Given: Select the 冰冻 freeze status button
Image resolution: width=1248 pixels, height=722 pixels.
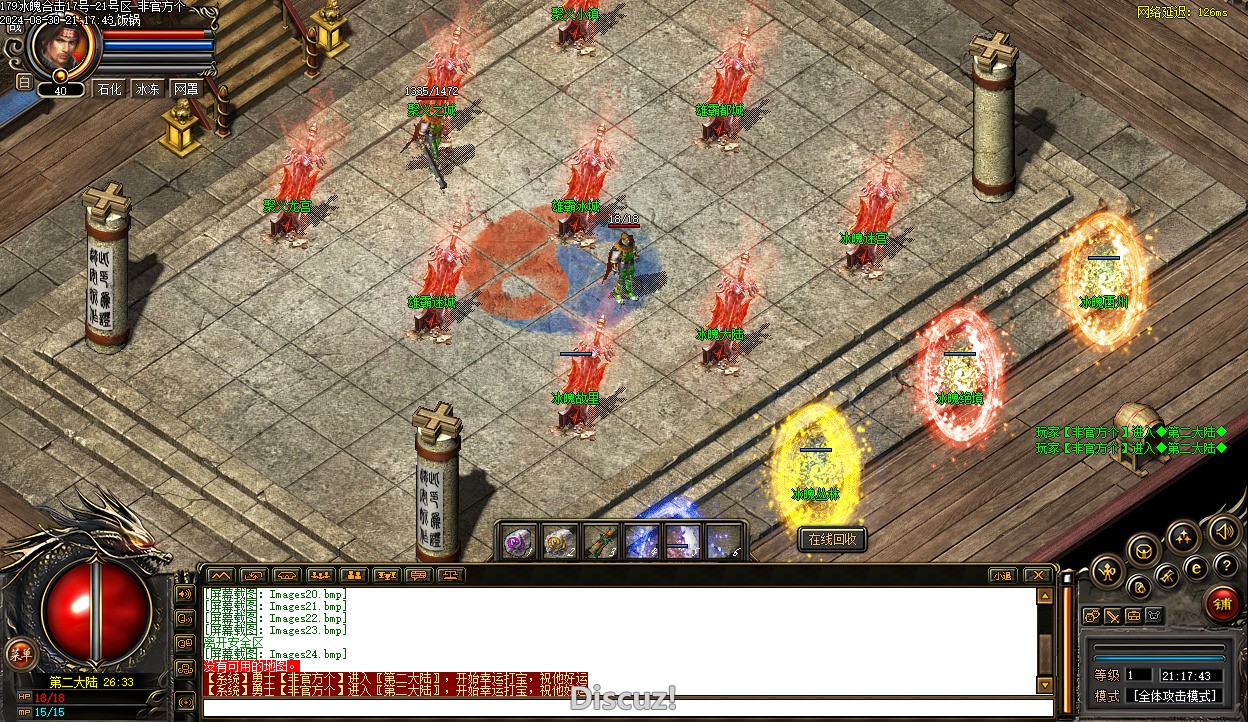Looking at the screenshot, I should pyautogui.click(x=147, y=89).
